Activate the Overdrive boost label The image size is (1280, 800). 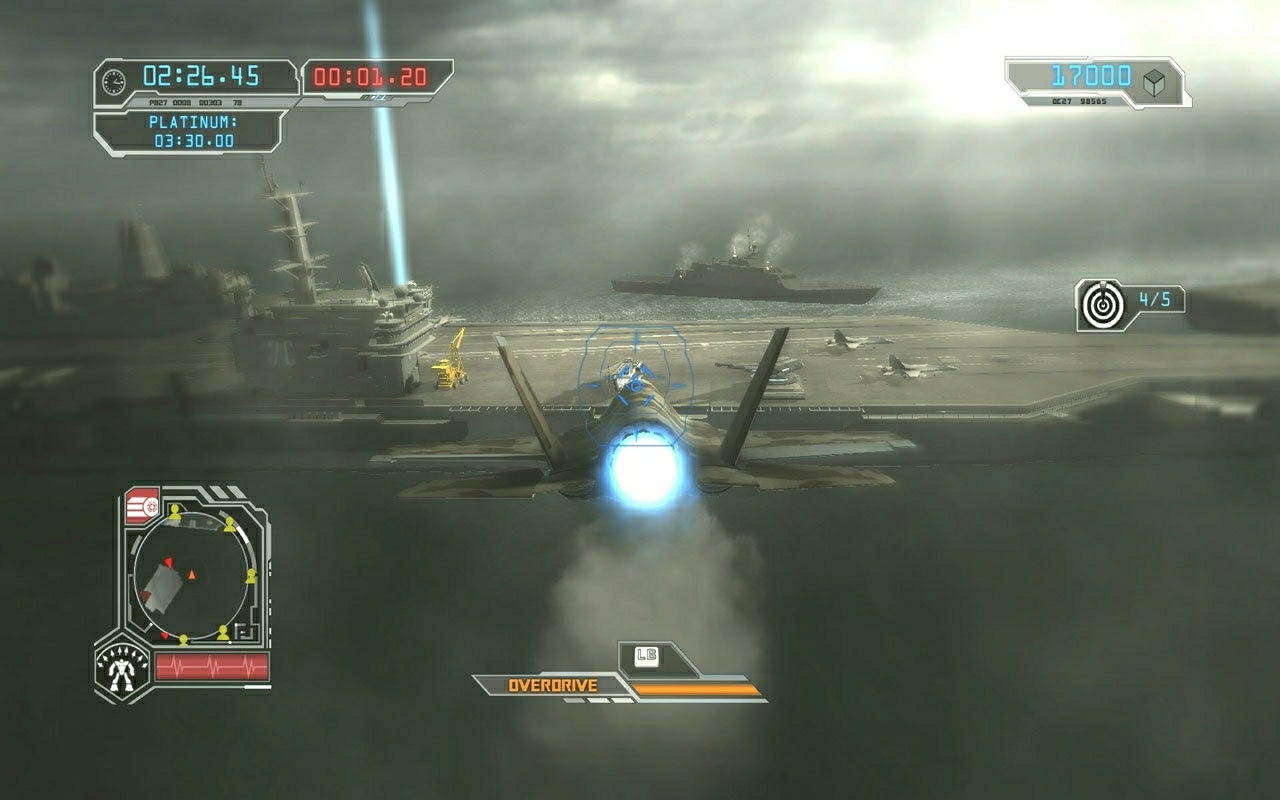click(552, 686)
